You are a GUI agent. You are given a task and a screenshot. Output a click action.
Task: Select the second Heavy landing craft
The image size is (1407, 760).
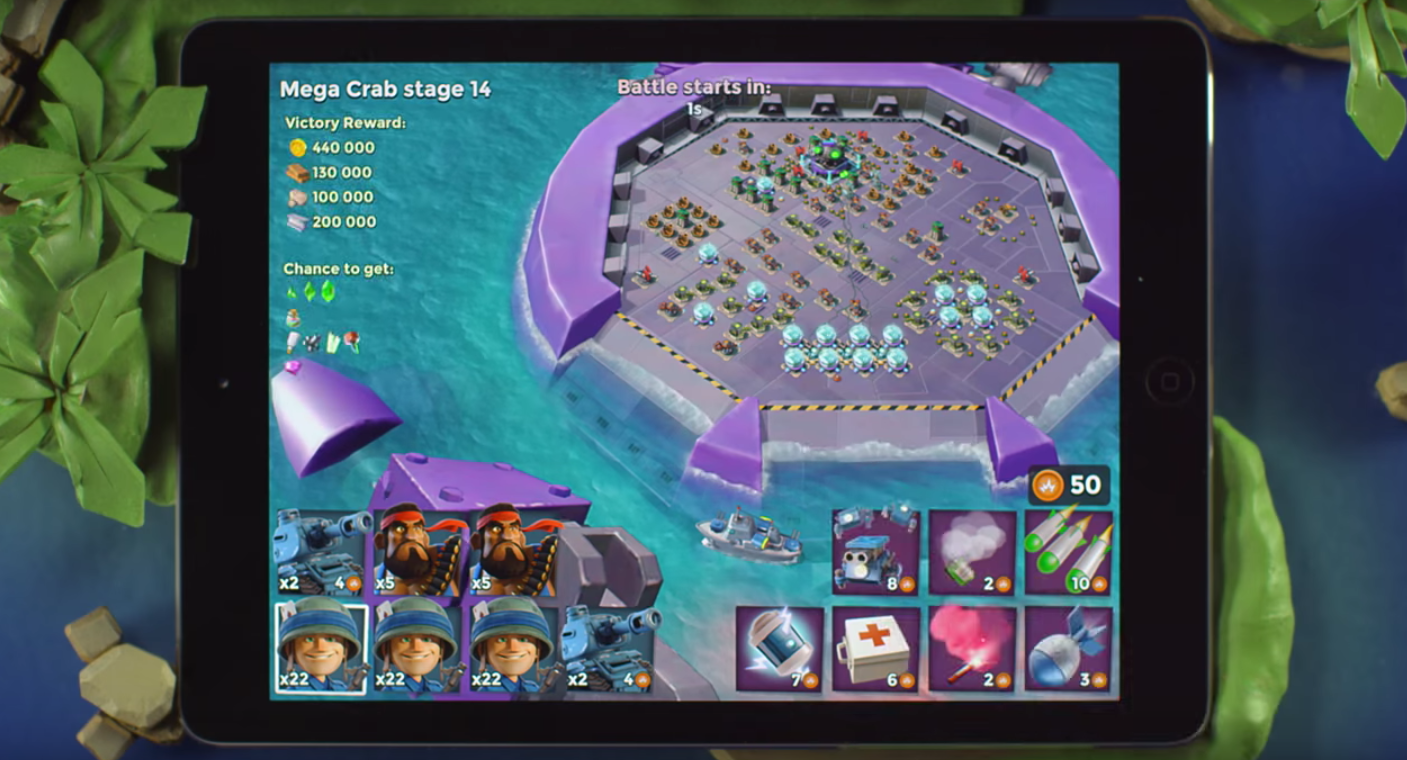[515, 550]
